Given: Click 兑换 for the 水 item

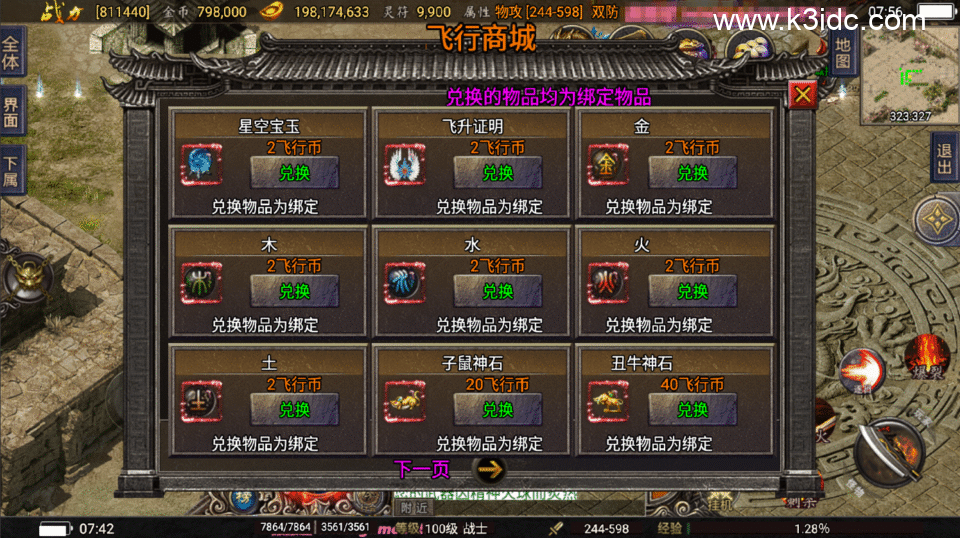Looking at the screenshot, I should coord(498,291).
